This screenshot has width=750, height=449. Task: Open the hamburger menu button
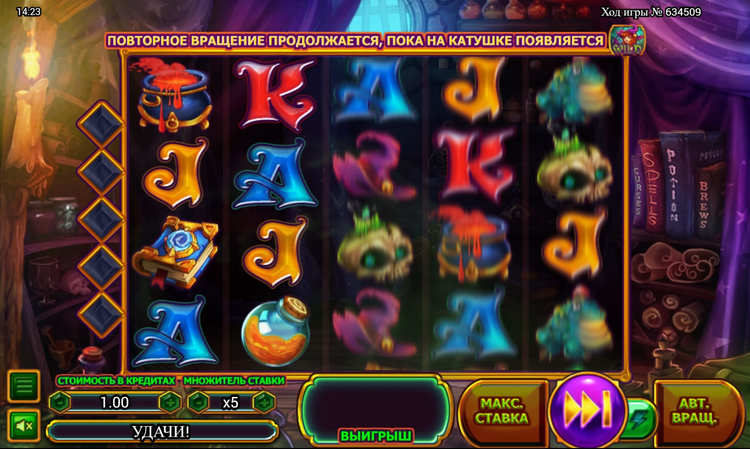click(x=24, y=385)
